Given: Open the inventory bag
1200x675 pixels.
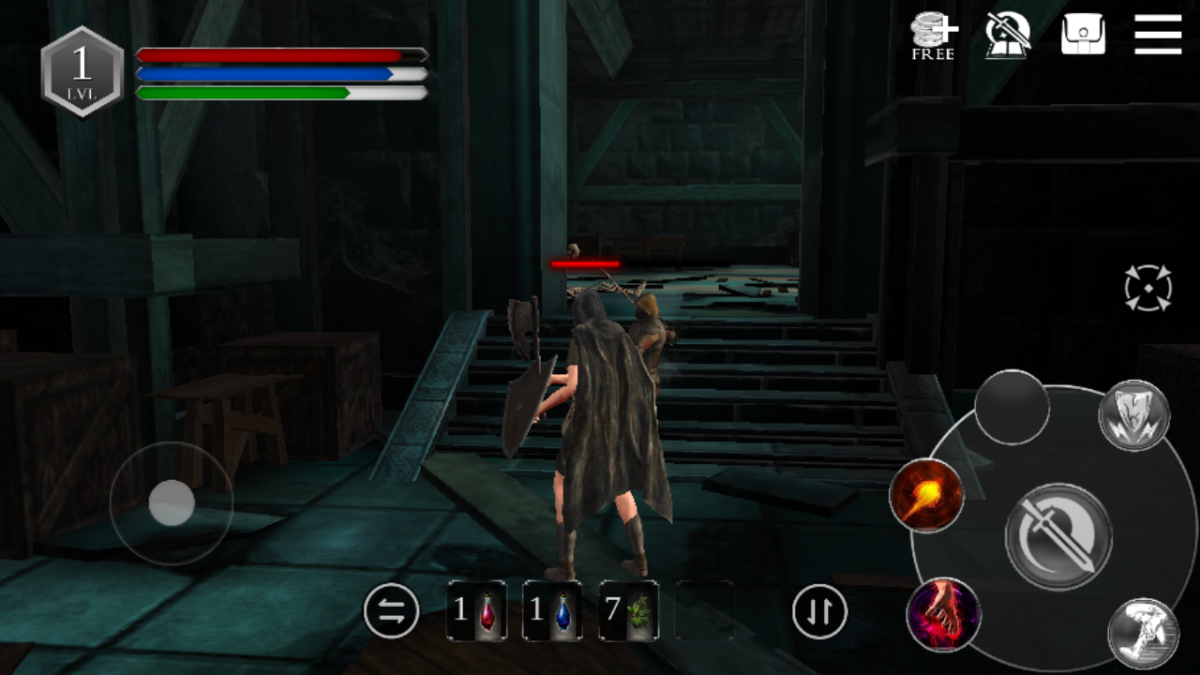Looking at the screenshot, I should point(1083,36).
